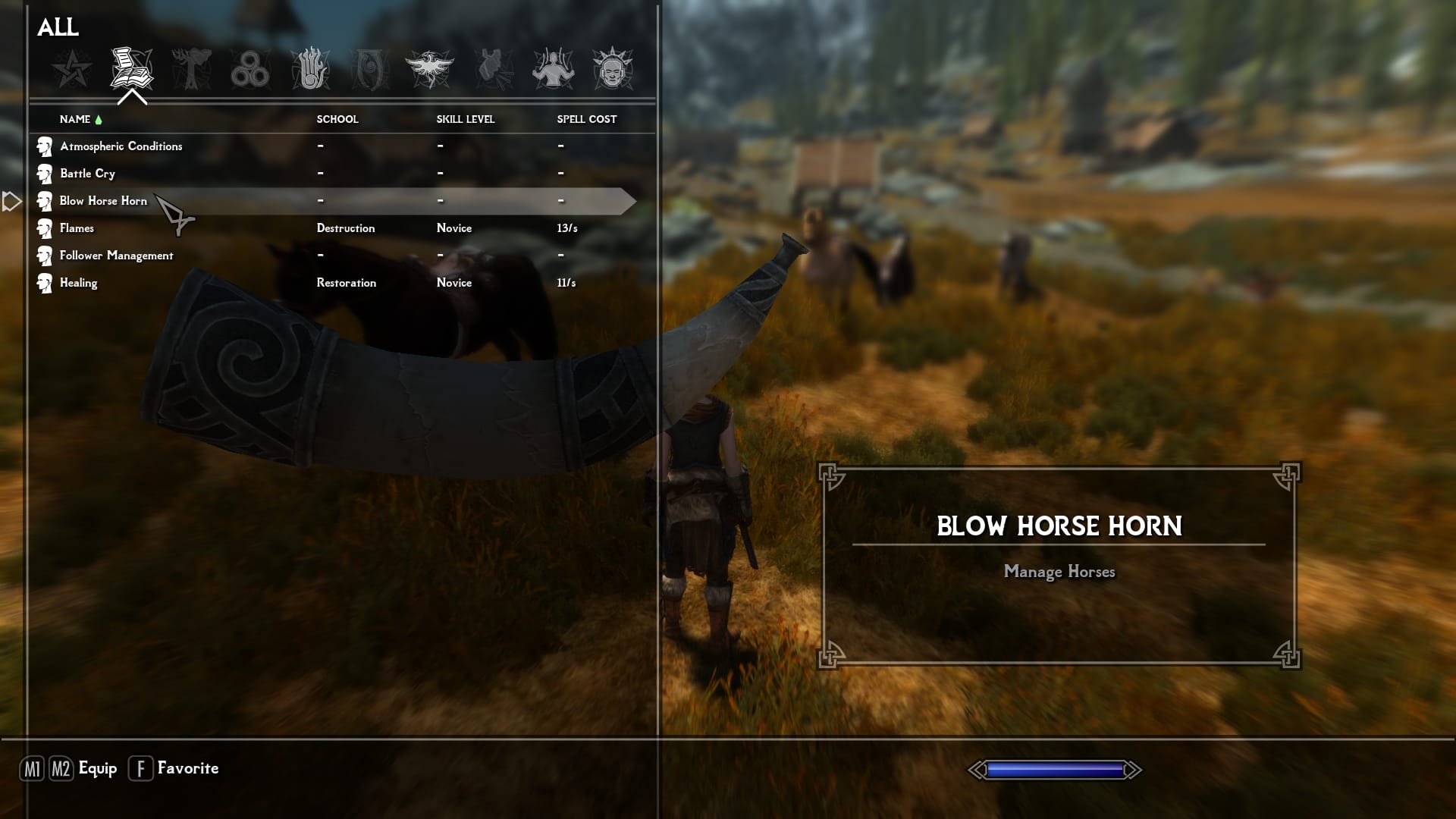Switch to the Favorites star category
1456x819 pixels.
(72, 69)
